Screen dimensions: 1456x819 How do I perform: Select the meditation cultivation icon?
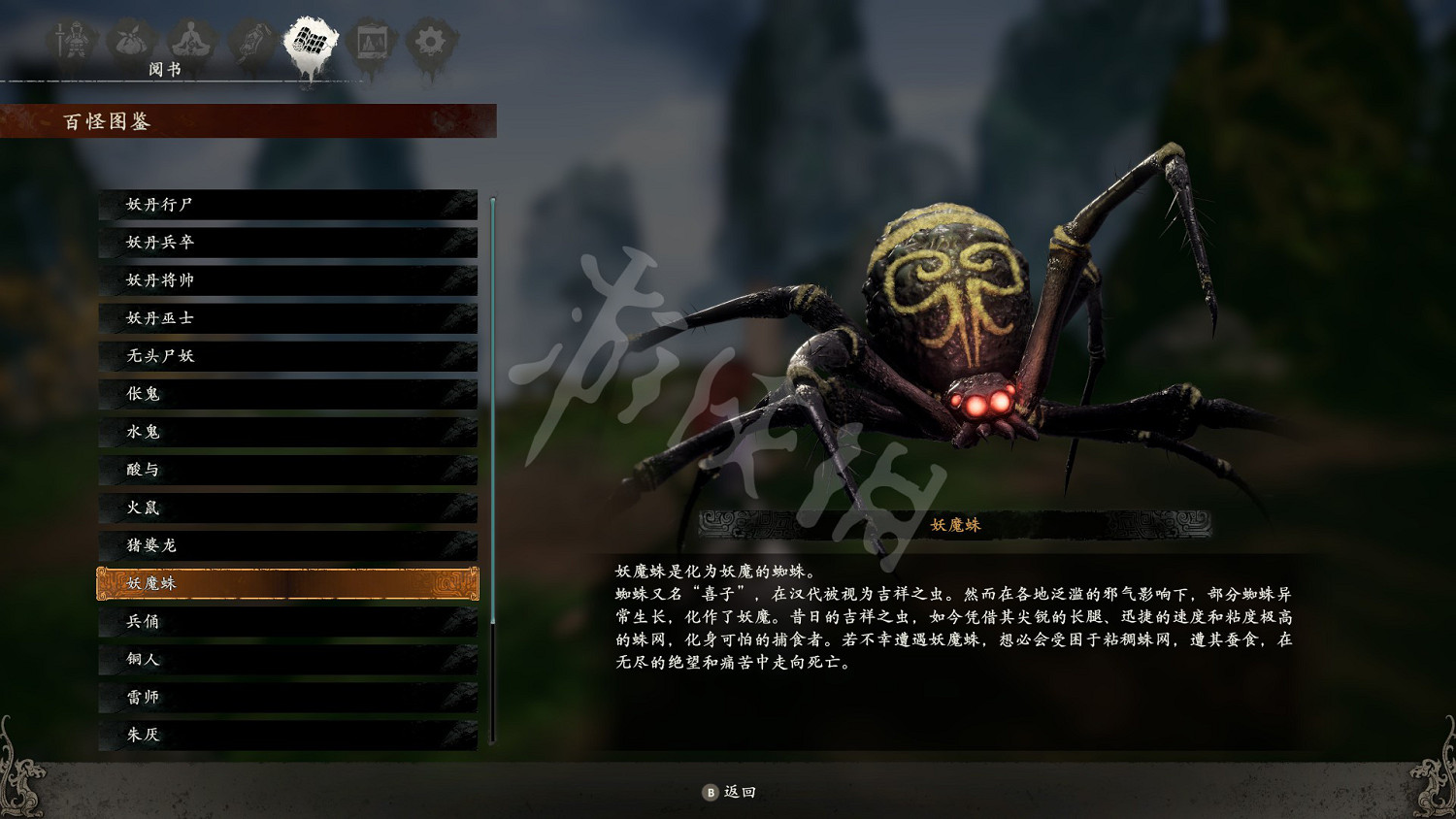pyautogui.click(x=192, y=41)
